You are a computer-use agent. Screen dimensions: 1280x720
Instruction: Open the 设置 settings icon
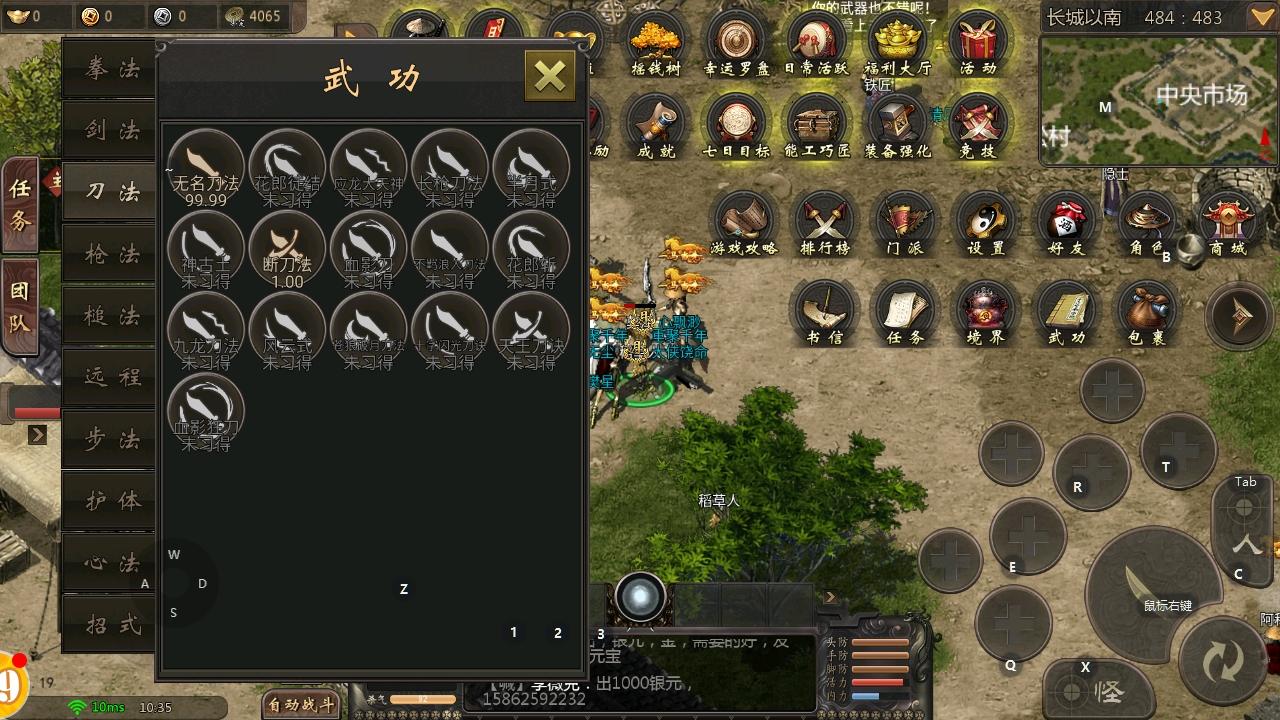(986, 222)
